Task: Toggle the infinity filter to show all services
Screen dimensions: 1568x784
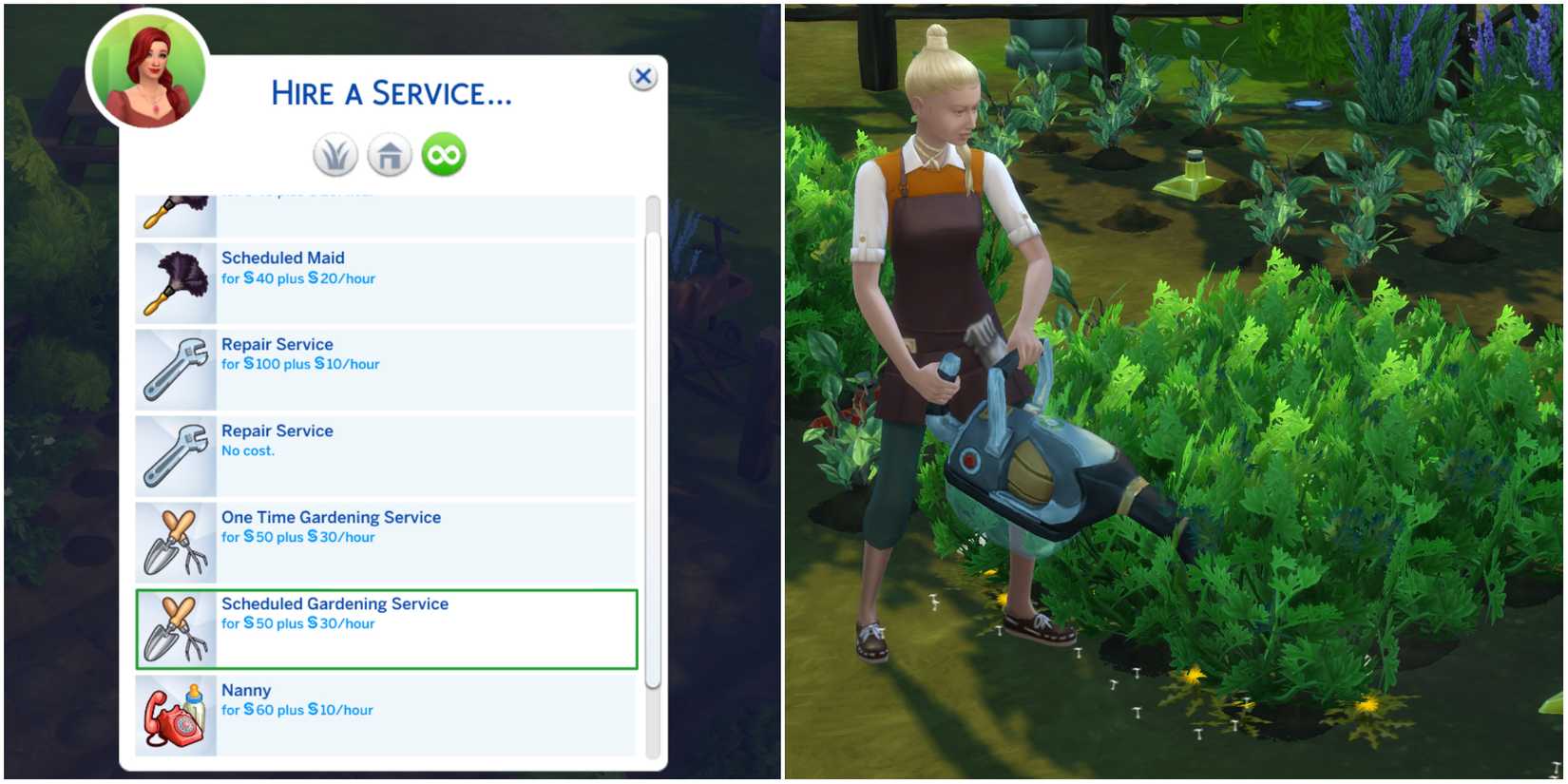Action: [444, 153]
